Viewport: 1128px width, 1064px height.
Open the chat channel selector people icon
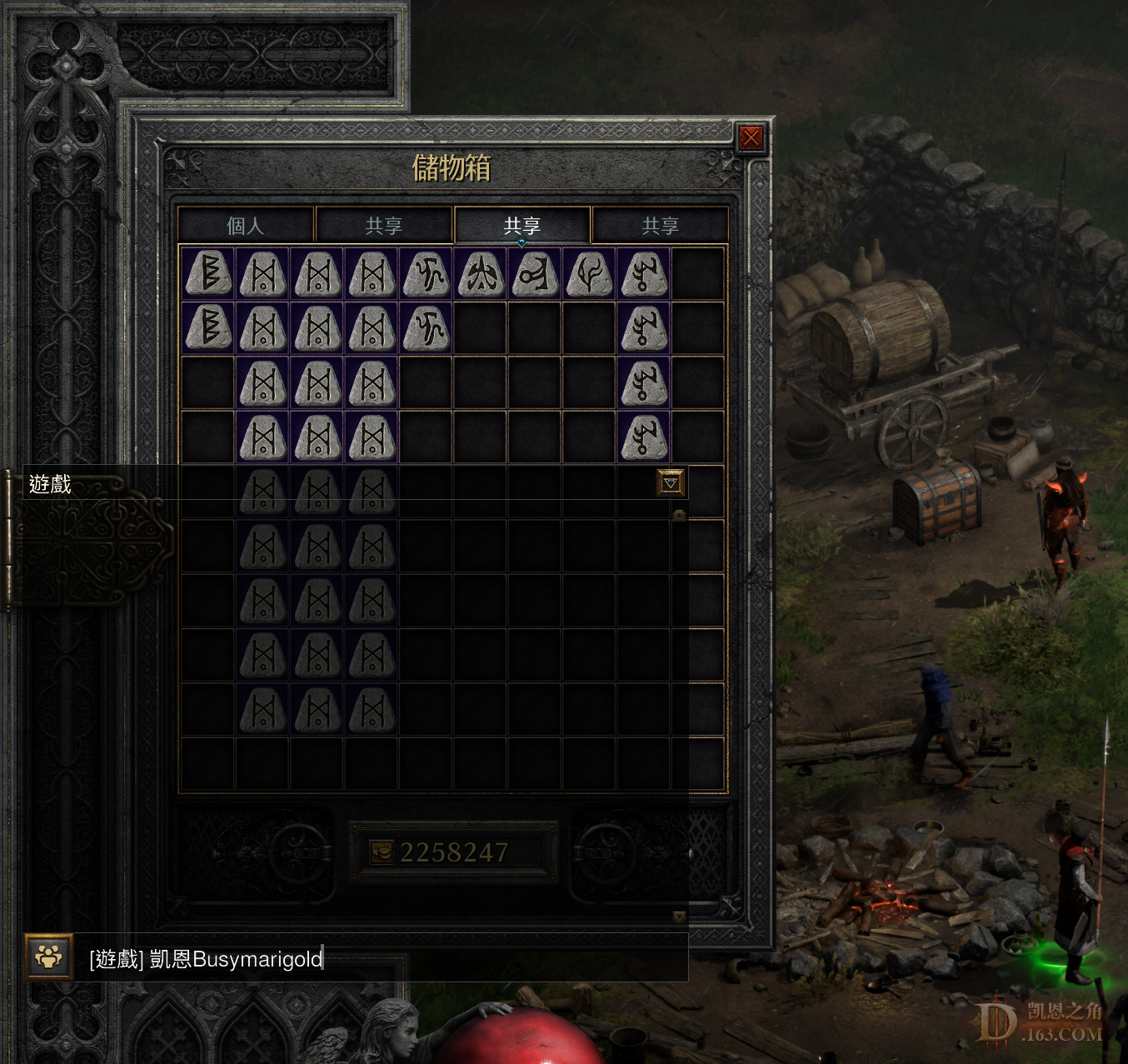click(48, 957)
